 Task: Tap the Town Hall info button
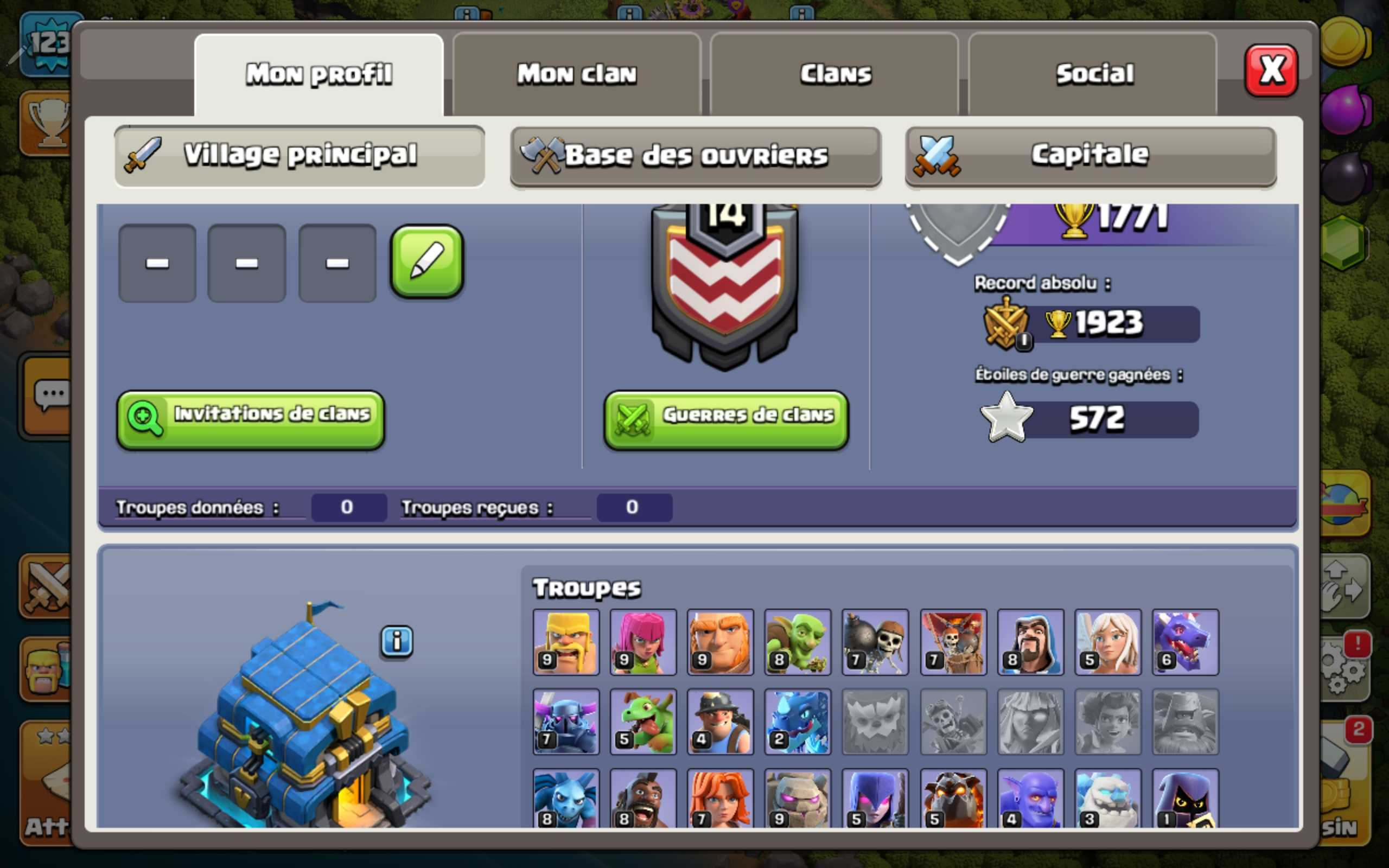397,641
